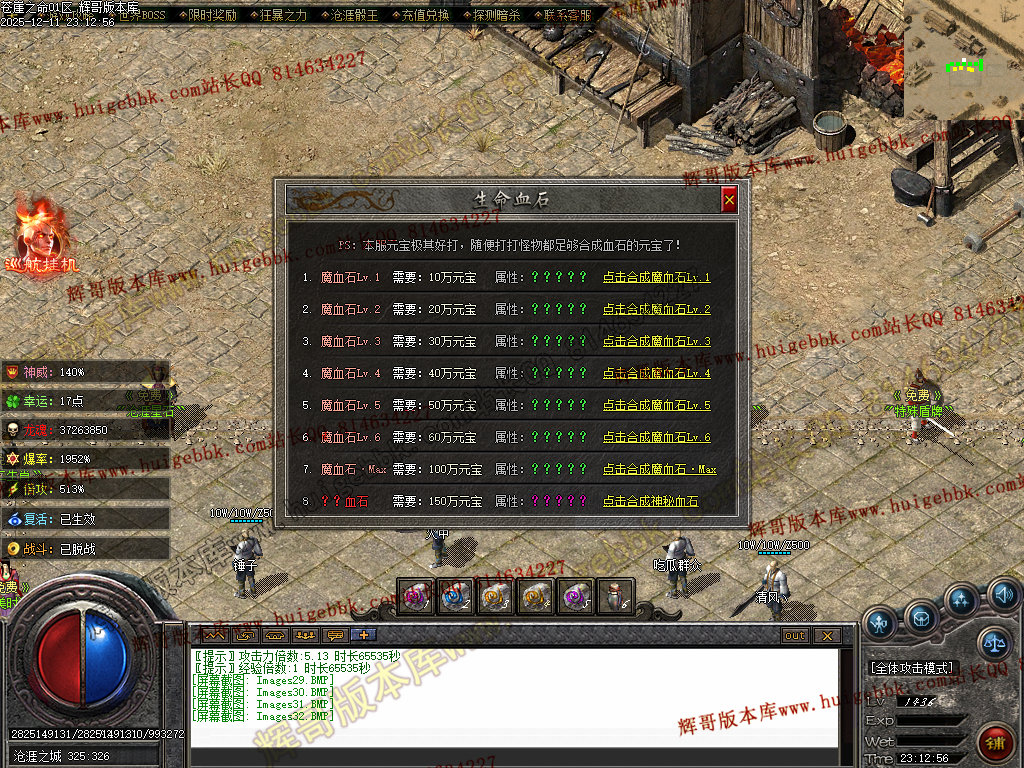Open the 限时奖励 menu

pyautogui.click(x=212, y=15)
